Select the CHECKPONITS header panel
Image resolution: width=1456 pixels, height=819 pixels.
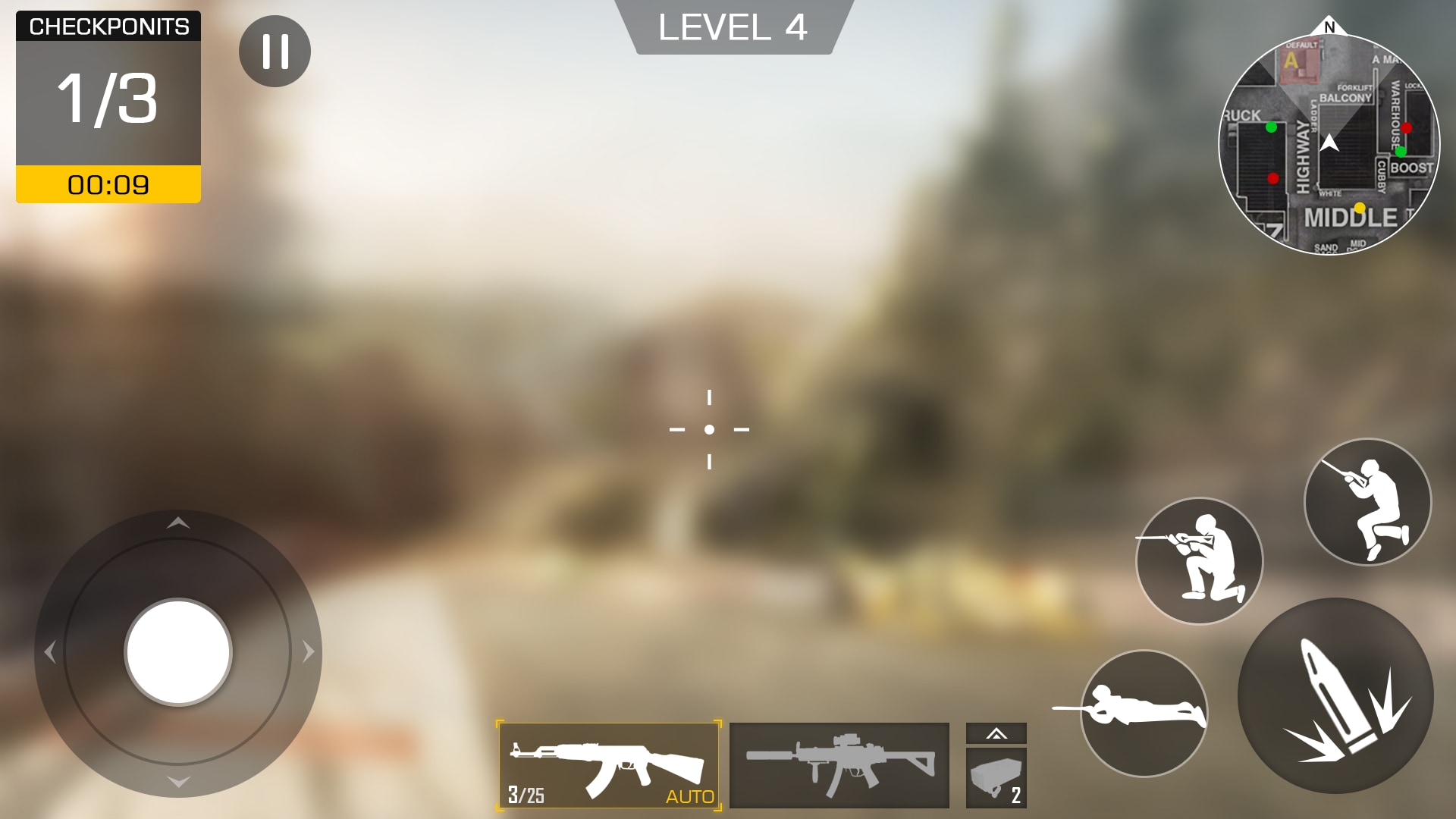click(x=108, y=25)
